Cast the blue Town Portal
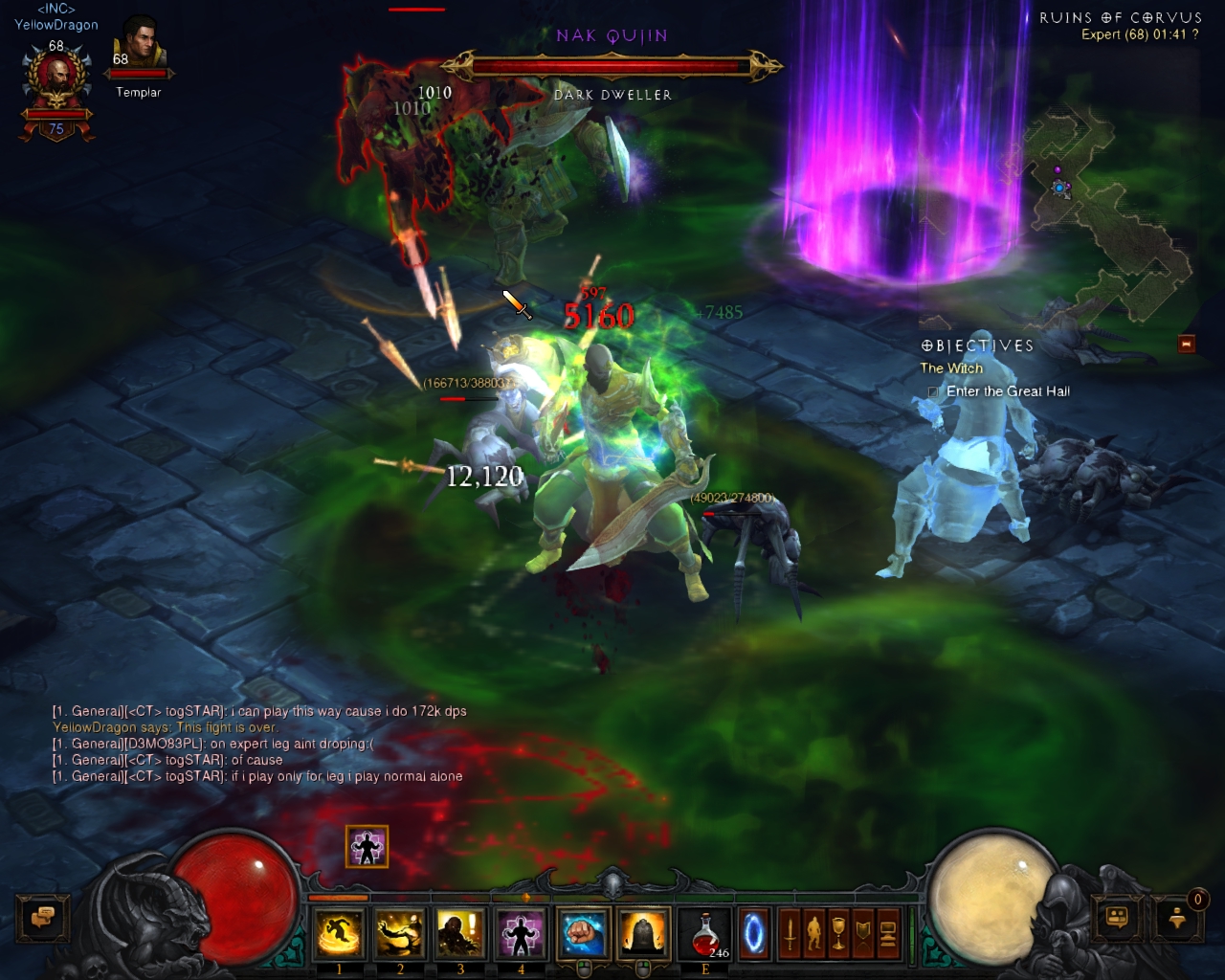This screenshot has height=980, width=1225. (x=754, y=933)
